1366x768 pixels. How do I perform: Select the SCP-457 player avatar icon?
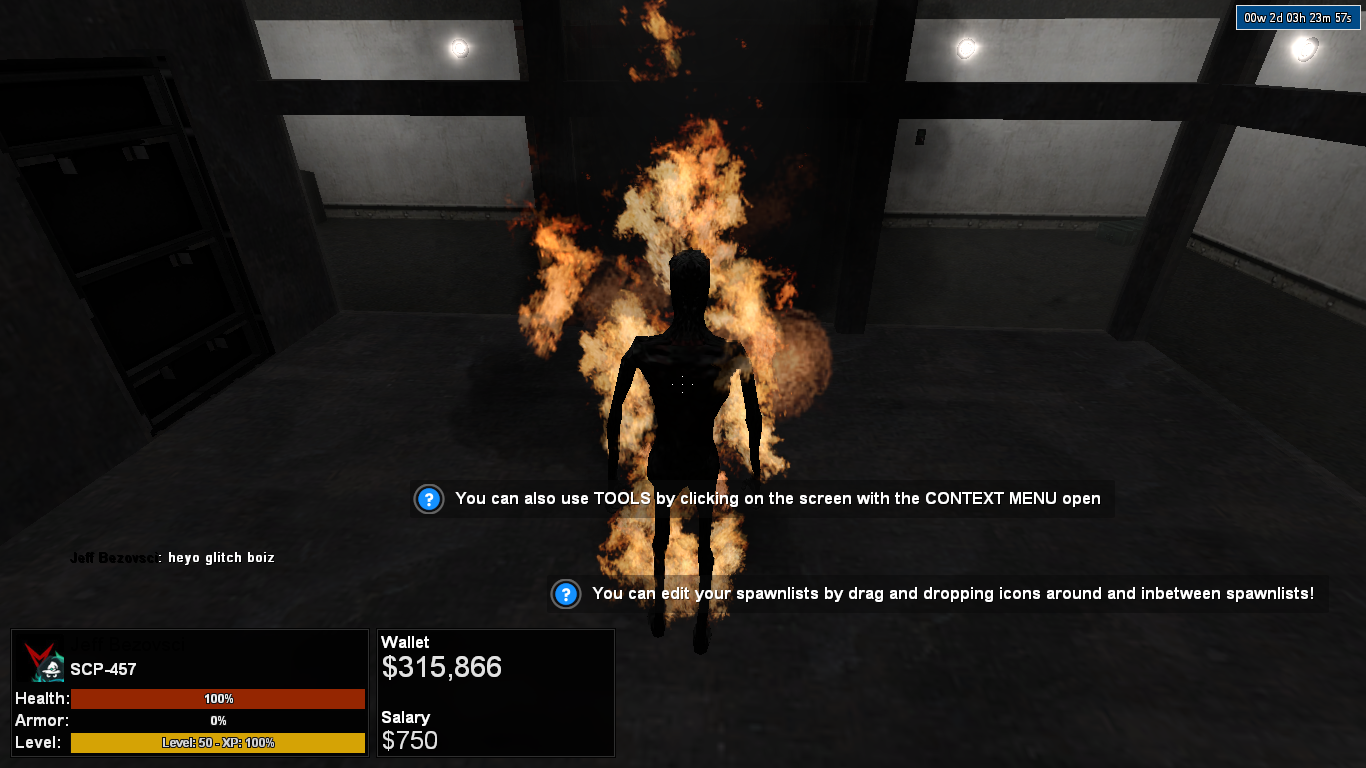(x=46, y=664)
